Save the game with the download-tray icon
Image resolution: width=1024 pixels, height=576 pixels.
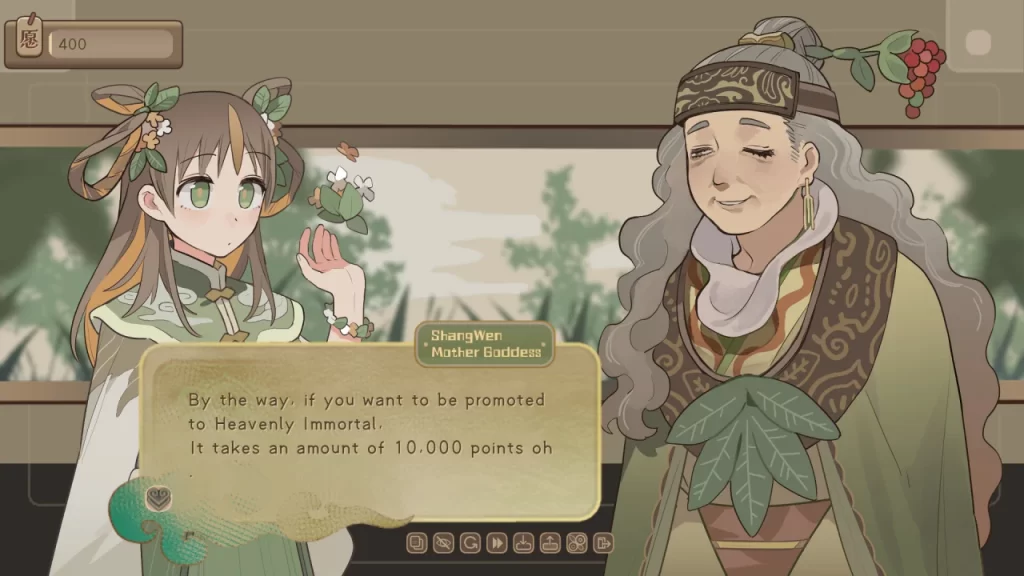click(523, 543)
